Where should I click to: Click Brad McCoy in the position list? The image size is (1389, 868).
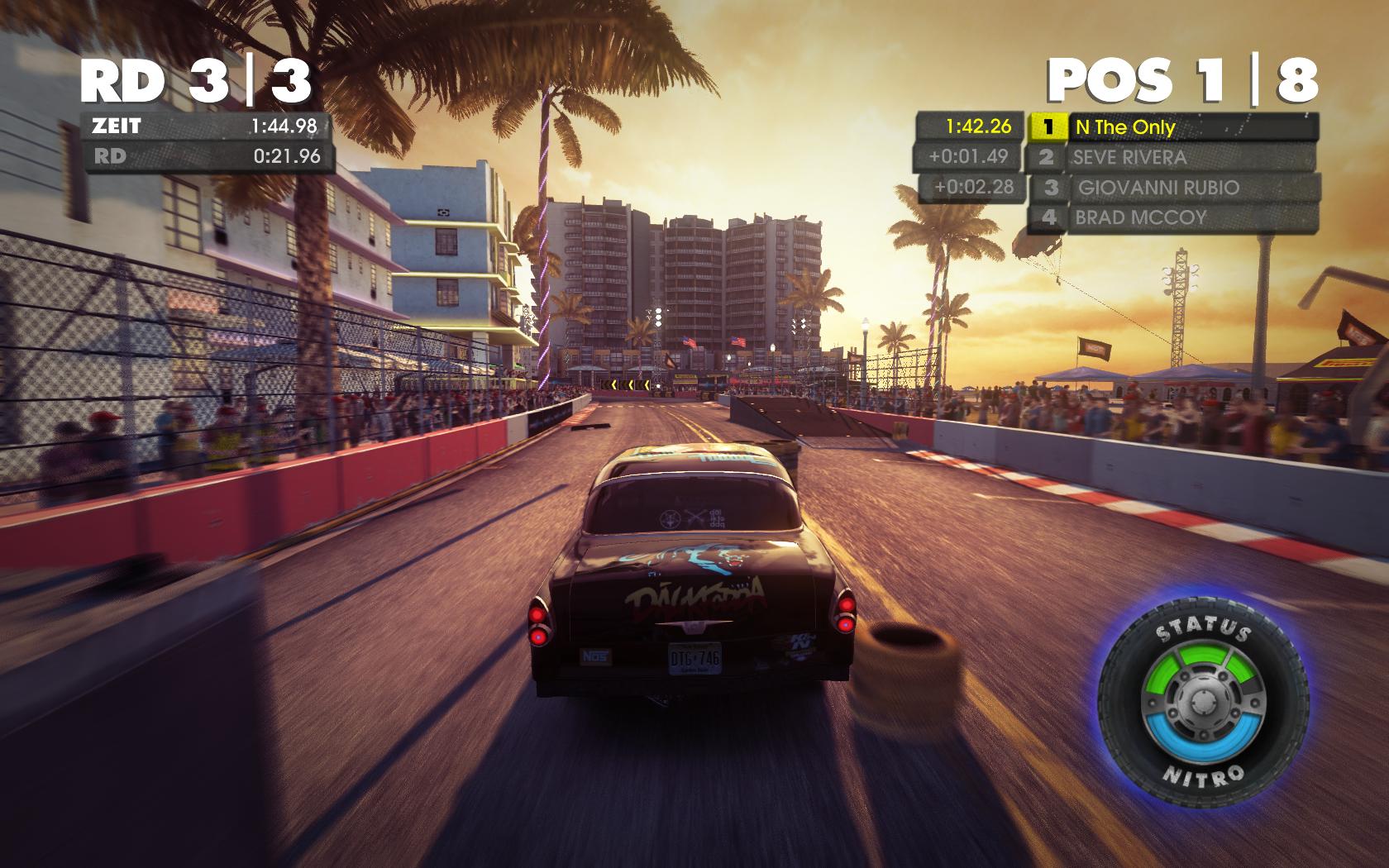coord(1171,218)
